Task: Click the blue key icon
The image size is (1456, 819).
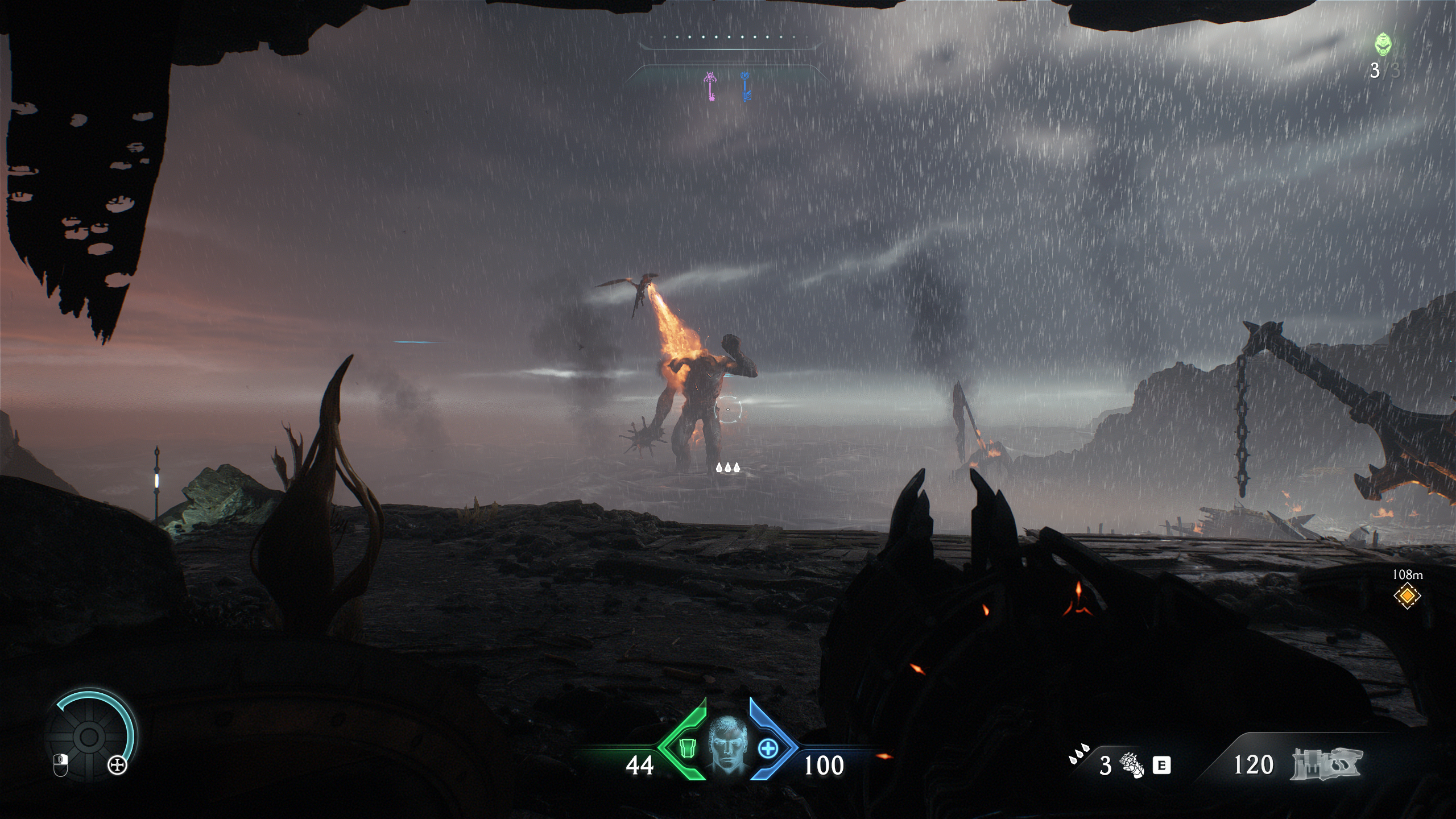Action: (x=746, y=87)
